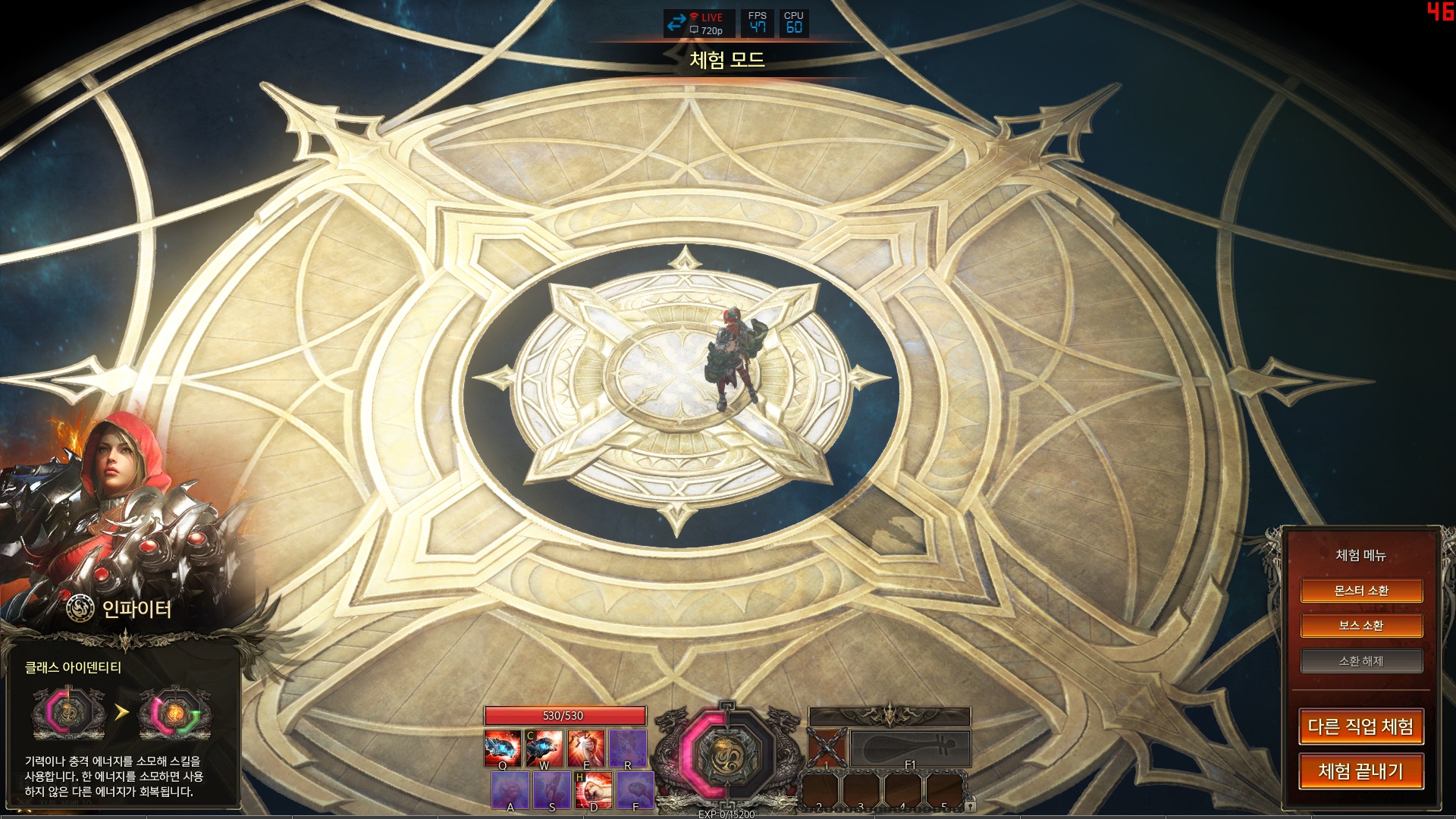Select the F1 lute instrument slot
This screenshot has height=819, width=1456.
coord(910,748)
